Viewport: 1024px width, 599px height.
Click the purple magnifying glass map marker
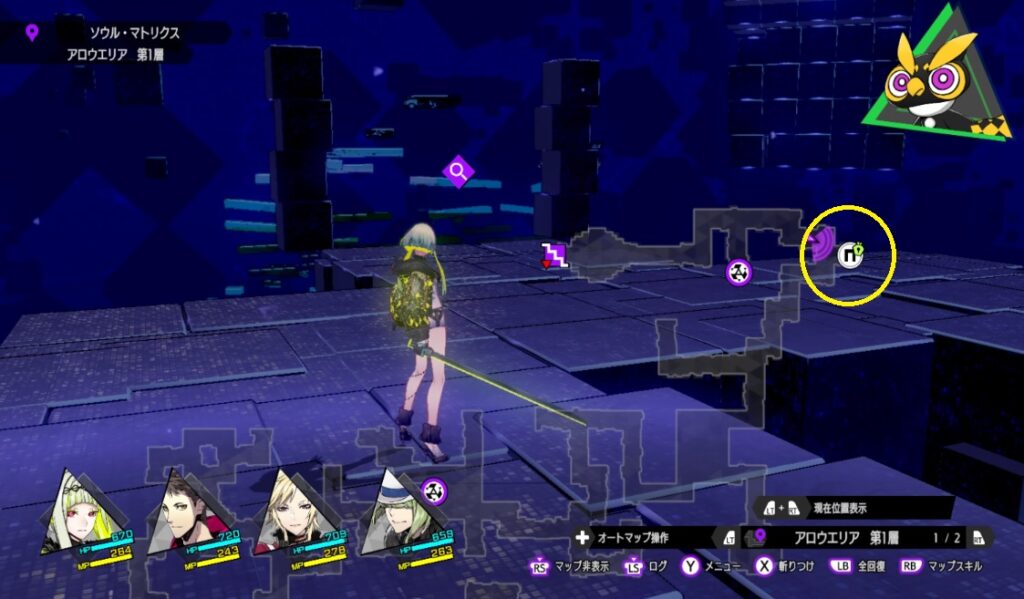tap(458, 172)
